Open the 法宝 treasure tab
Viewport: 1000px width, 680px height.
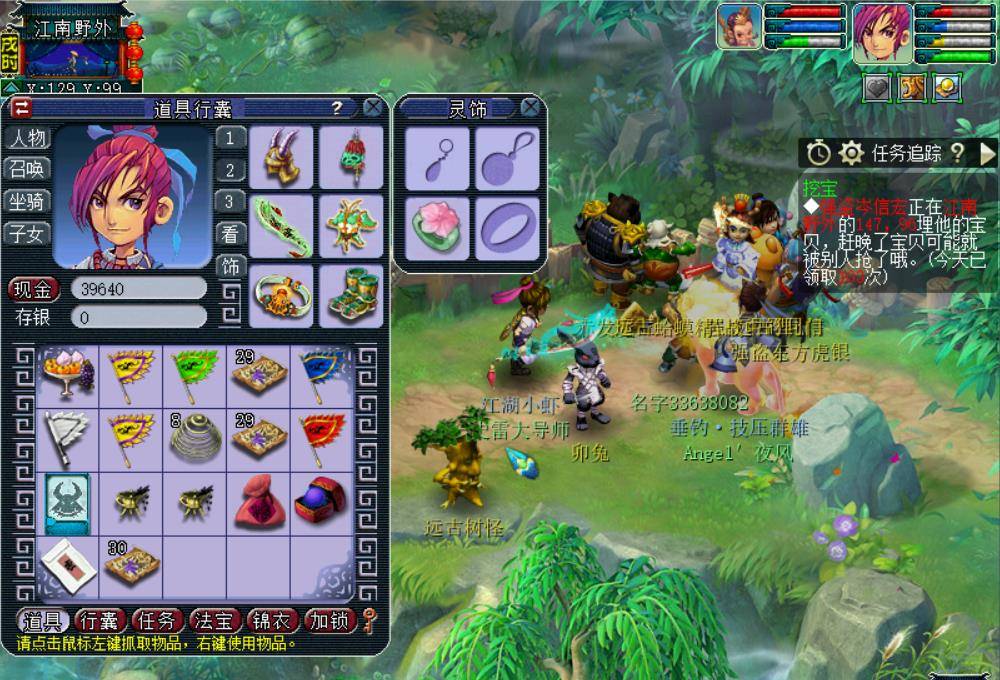213,621
